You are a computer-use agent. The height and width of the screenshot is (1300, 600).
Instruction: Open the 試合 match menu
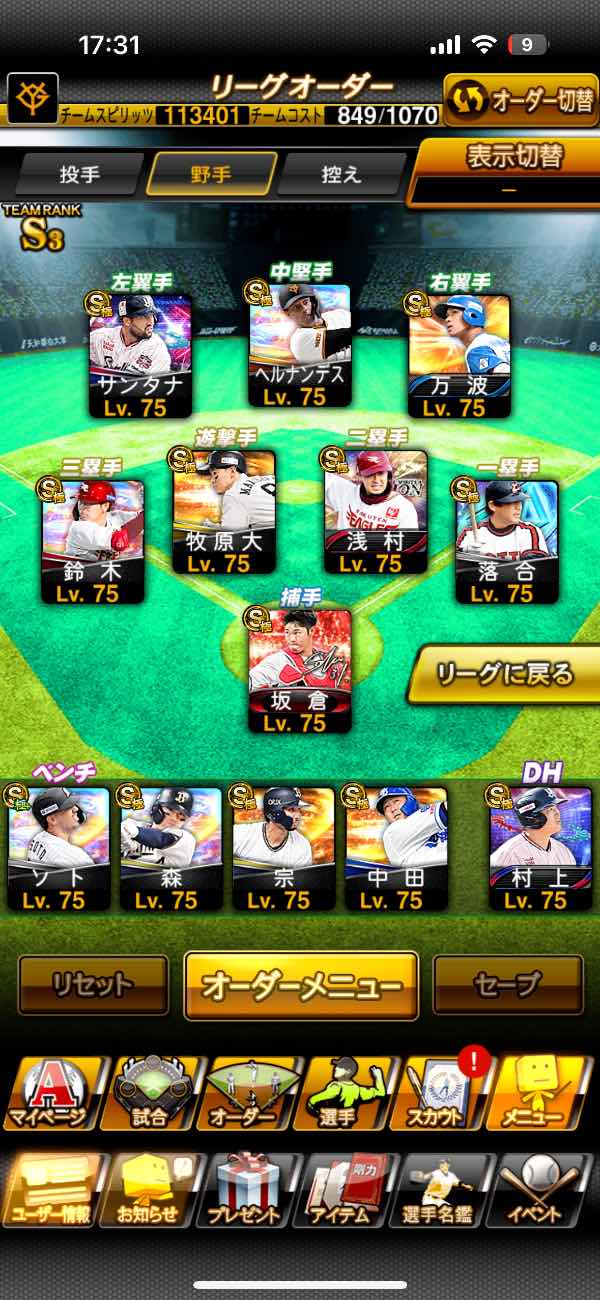click(x=150, y=1095)
